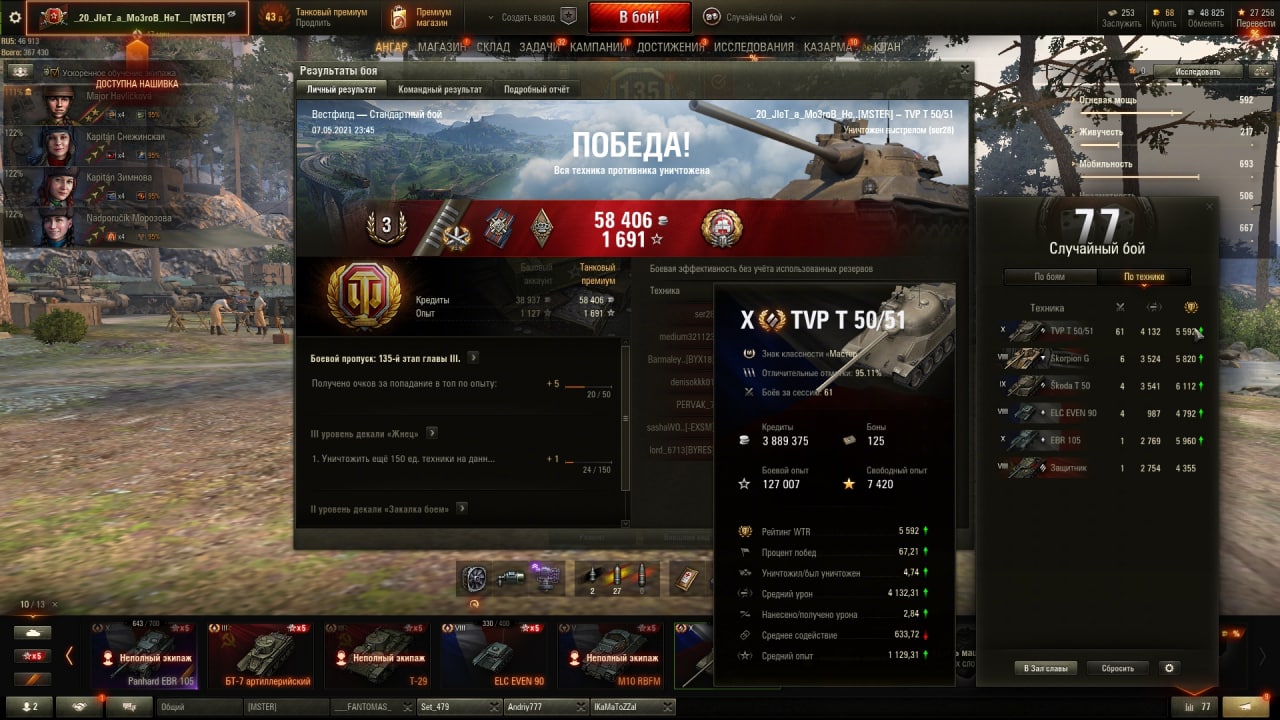Open the Подробный отчёт tab

coord(536,89)
